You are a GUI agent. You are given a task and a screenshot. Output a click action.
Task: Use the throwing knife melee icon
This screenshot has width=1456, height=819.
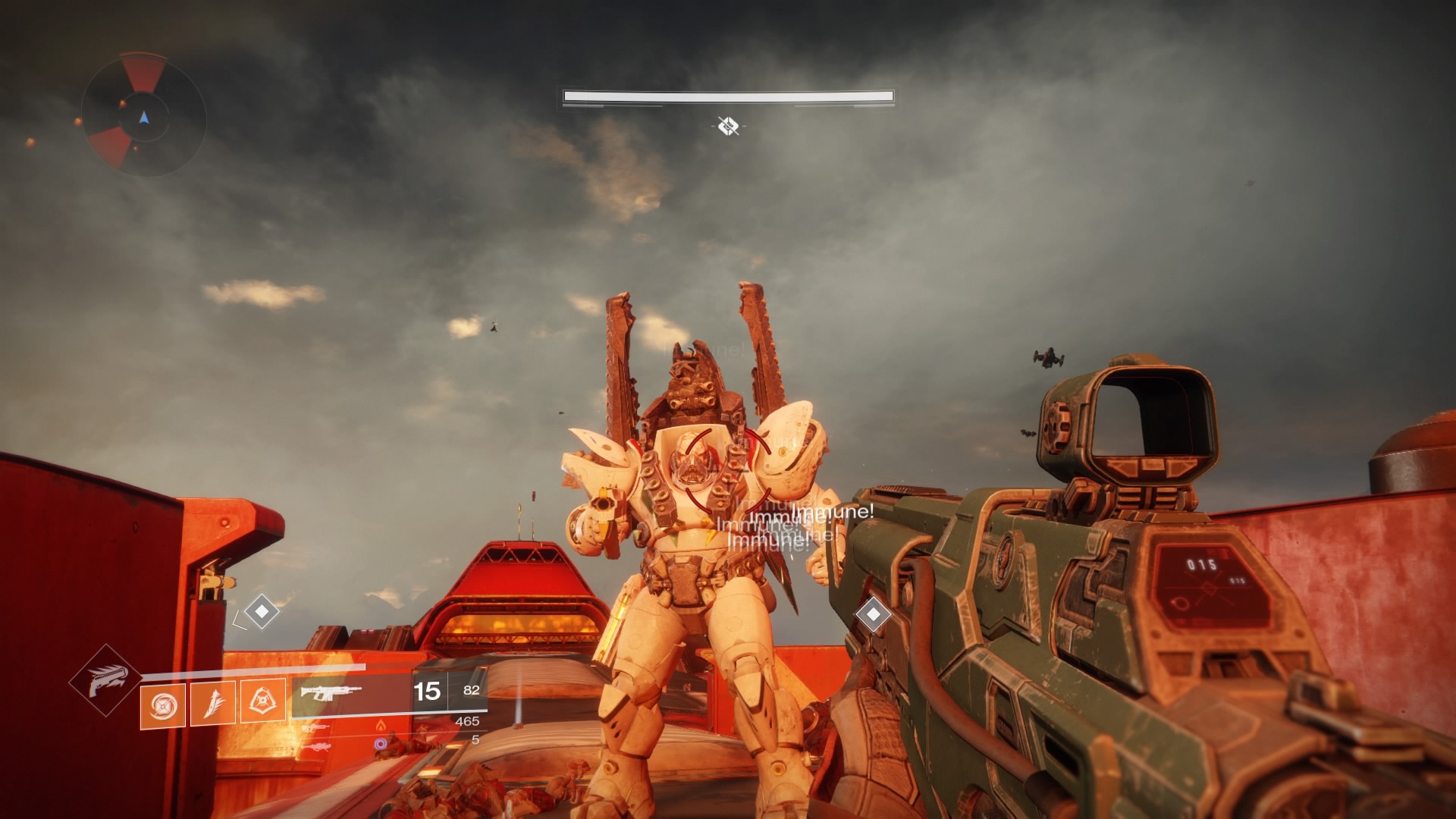212,703
